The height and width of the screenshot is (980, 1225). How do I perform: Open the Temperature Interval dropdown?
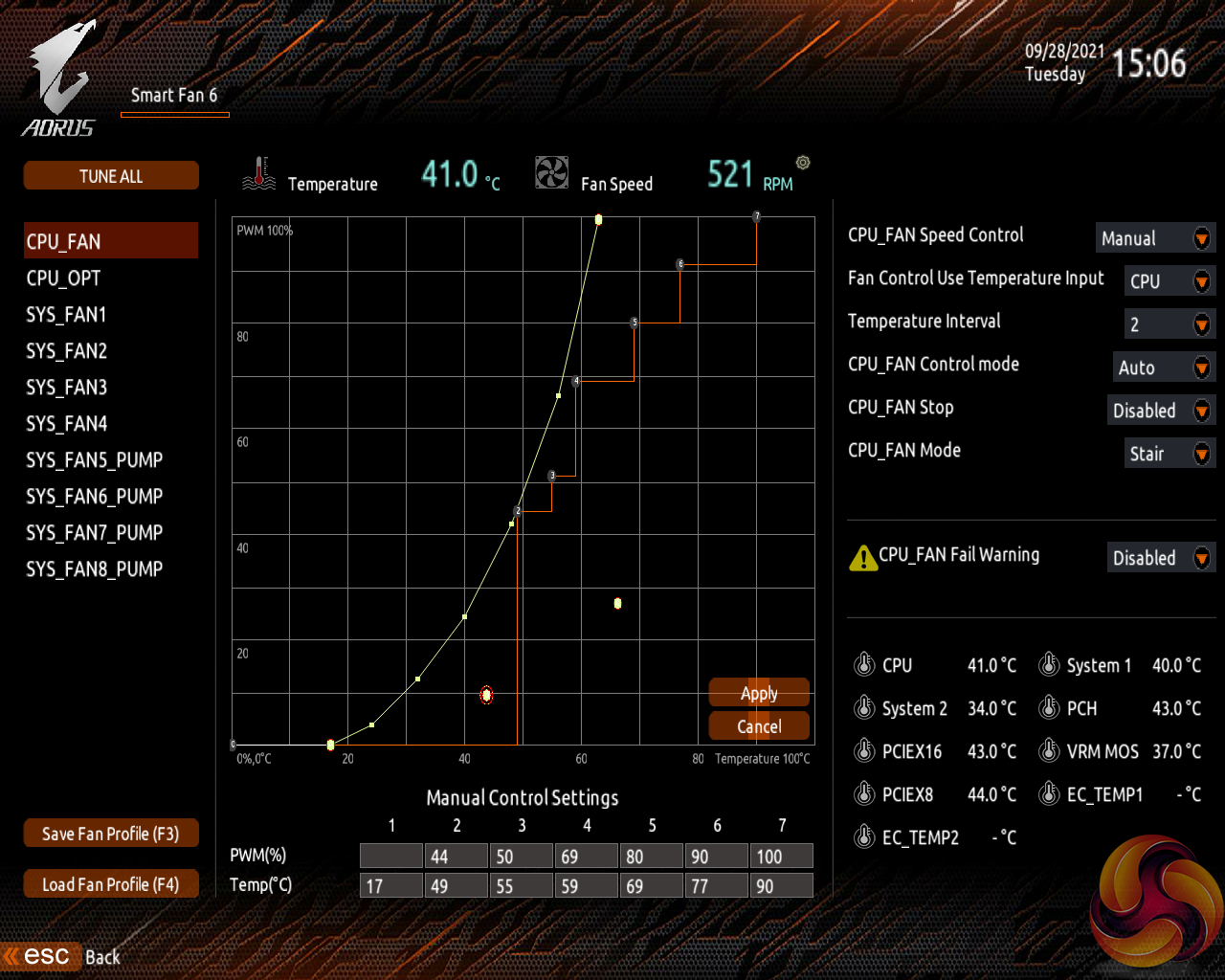[1169, 324]
